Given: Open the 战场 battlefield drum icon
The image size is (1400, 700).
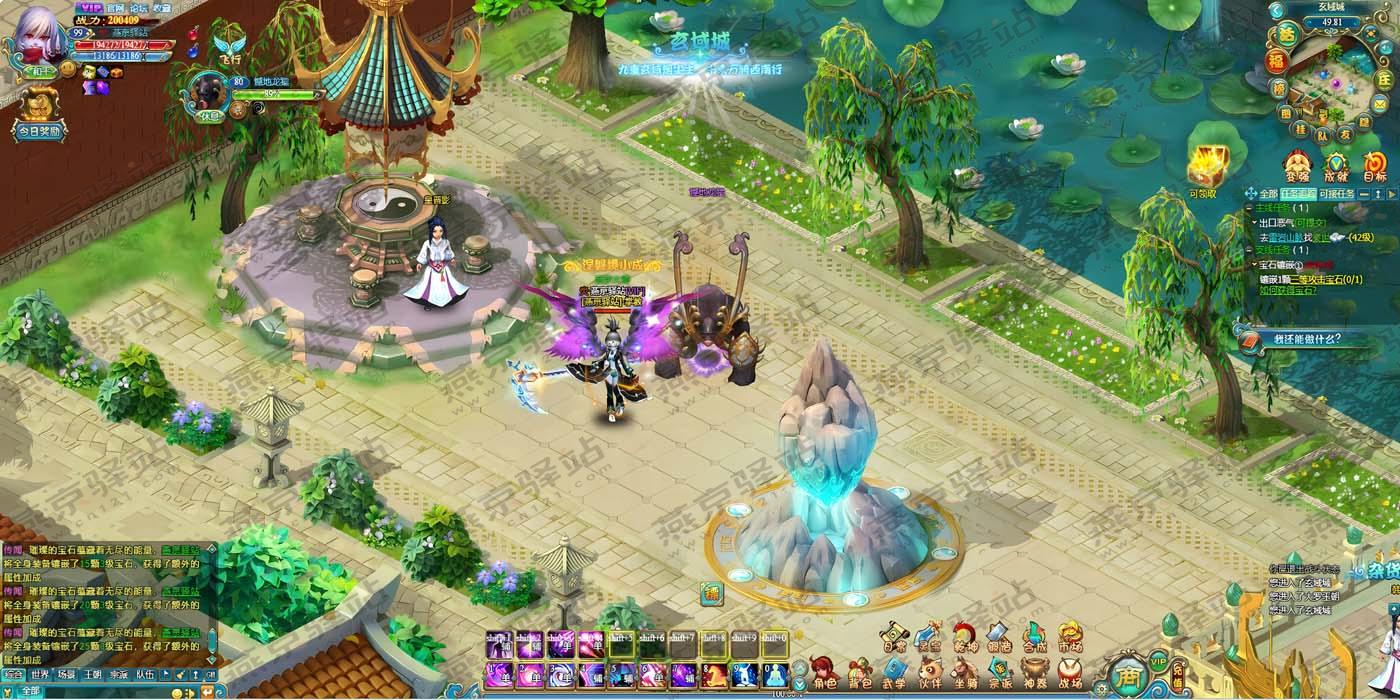Looking at the screenshot, I should click(1069, 673).
